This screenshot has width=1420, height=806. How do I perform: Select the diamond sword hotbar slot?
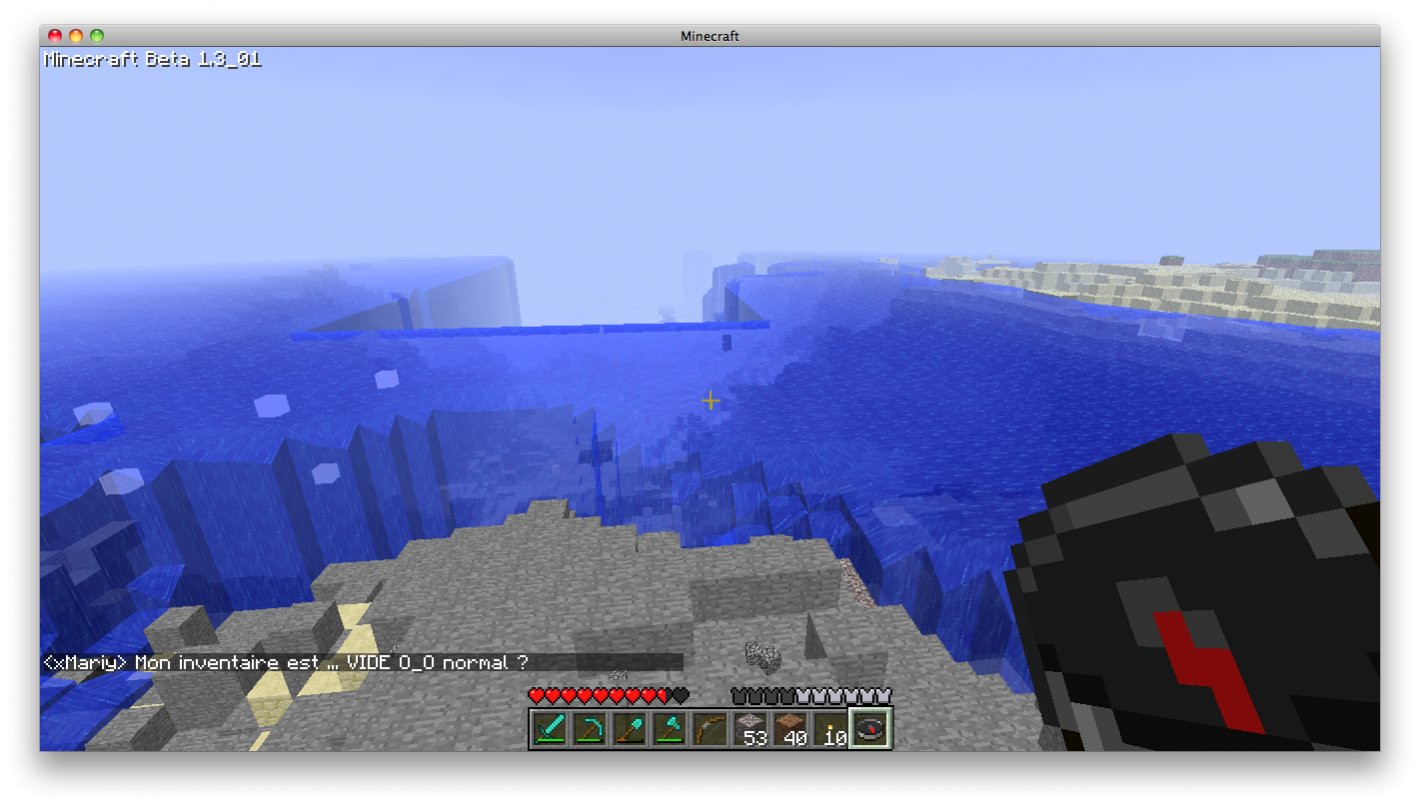(x=548, y=728)
